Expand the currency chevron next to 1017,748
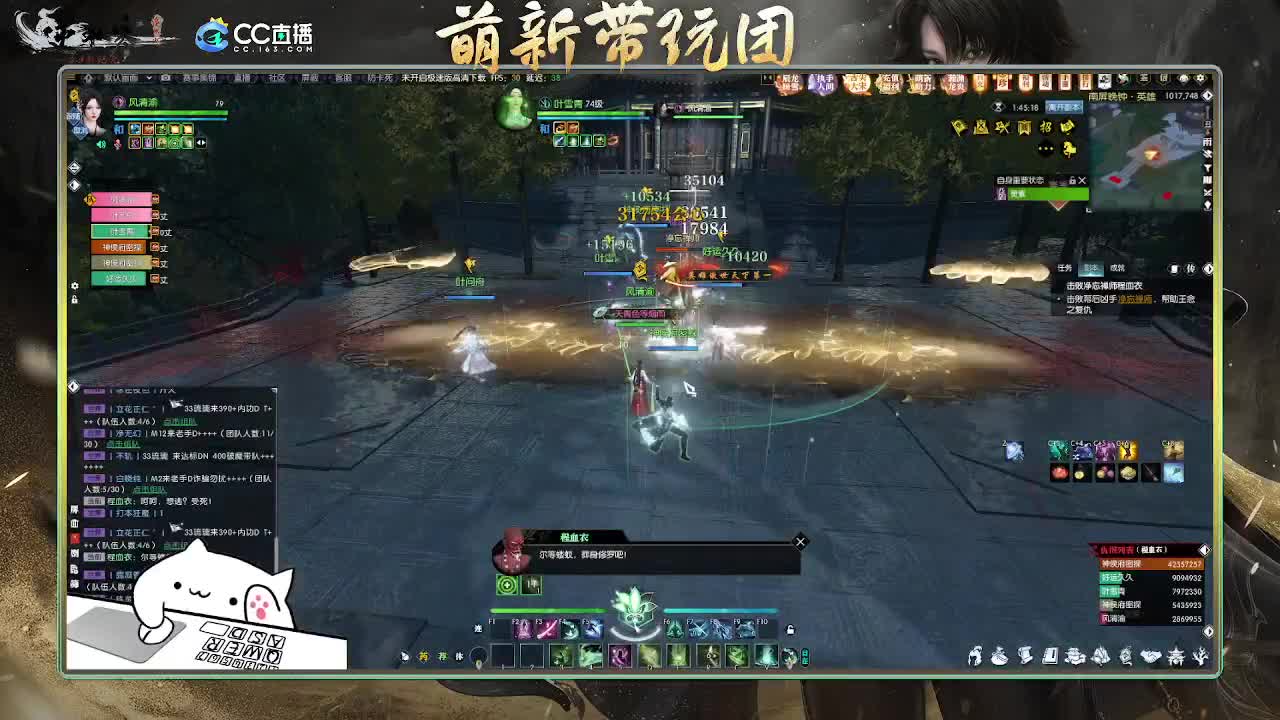This screenshot has width=1280, height=720. pos(1207,95)
